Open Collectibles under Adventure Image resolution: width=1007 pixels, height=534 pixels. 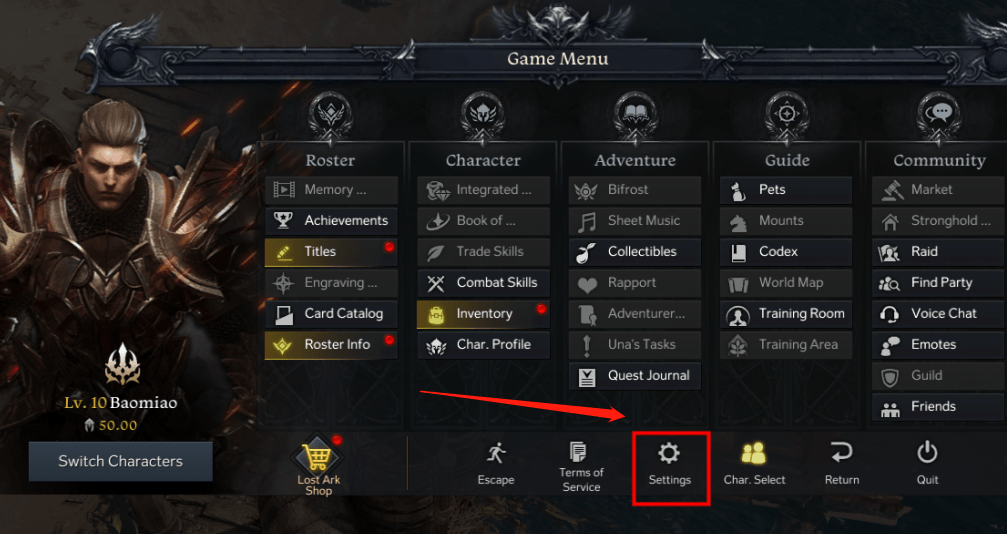[x=635, y=251]
